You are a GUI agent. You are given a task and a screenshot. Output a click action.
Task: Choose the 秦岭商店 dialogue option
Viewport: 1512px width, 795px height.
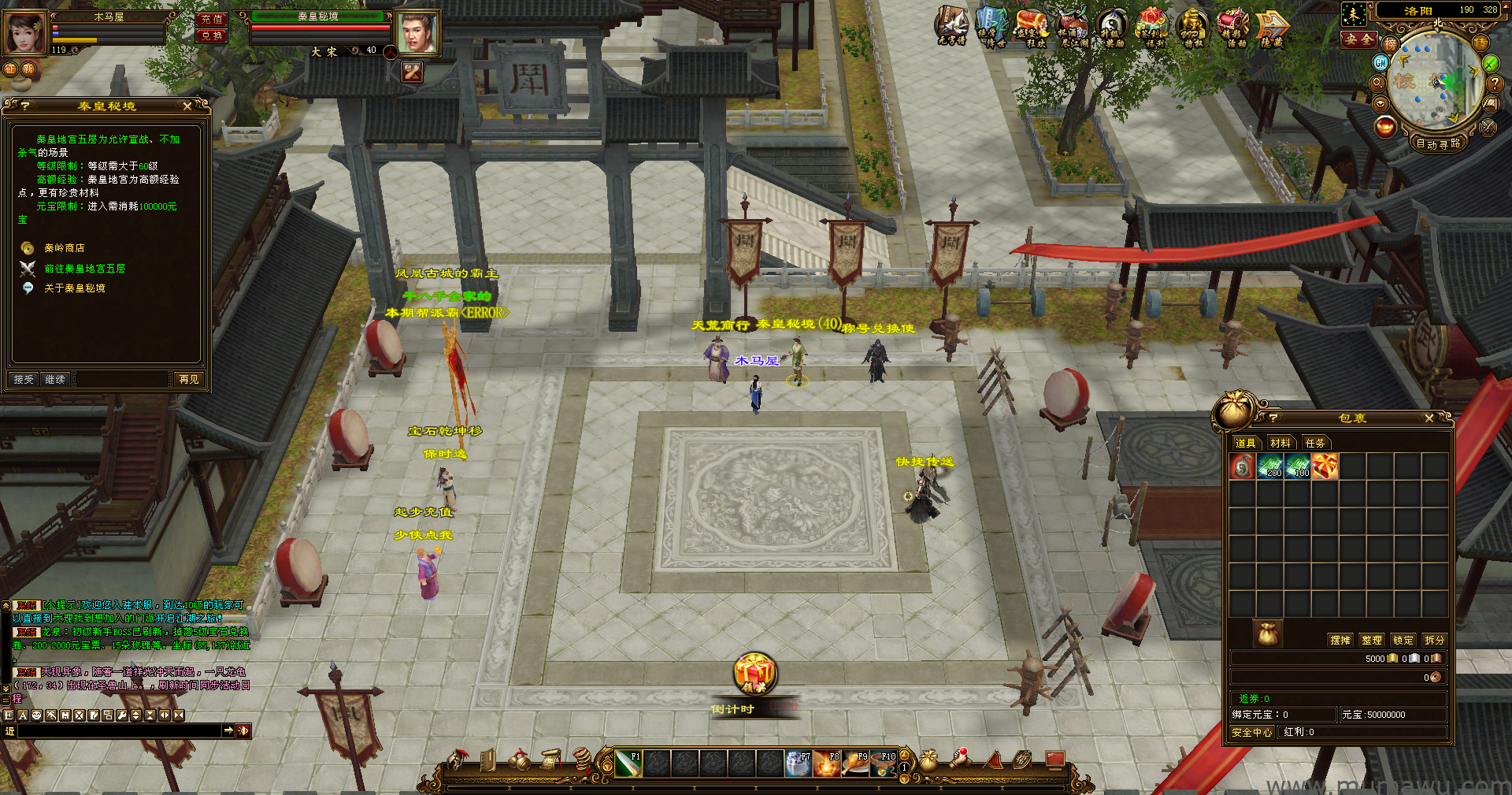(64, 248)
